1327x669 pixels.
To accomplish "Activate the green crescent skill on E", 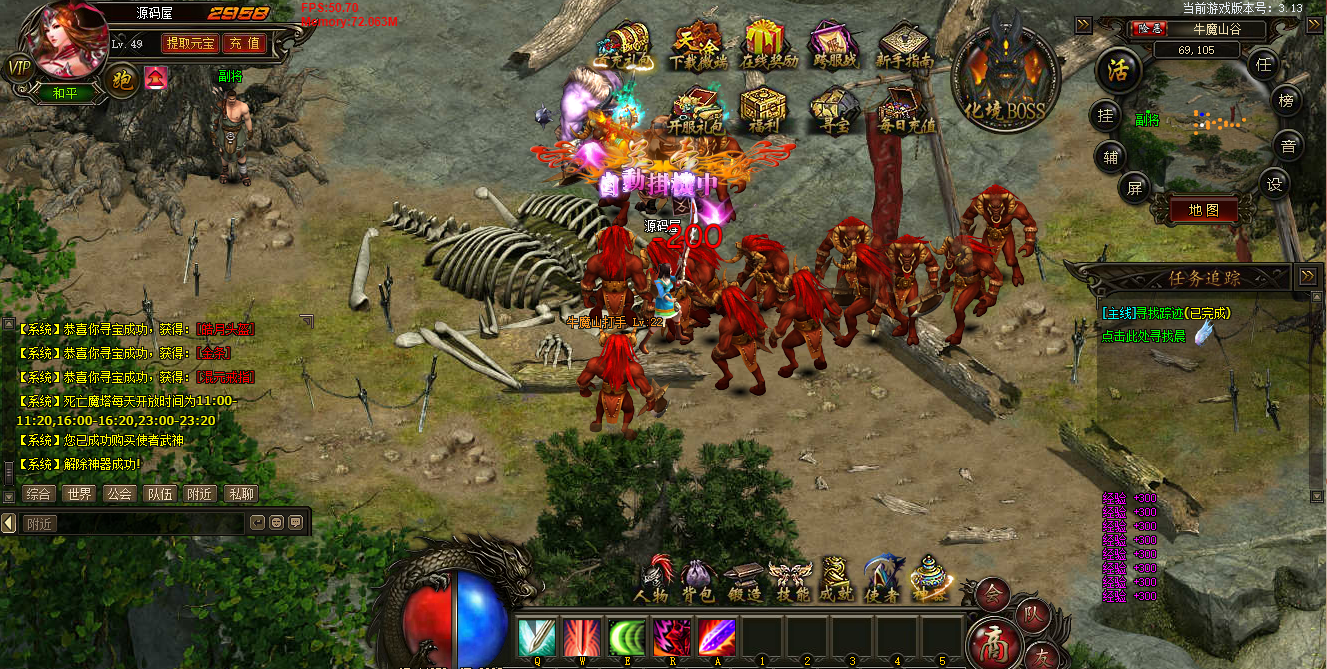I will coord(627,637).
